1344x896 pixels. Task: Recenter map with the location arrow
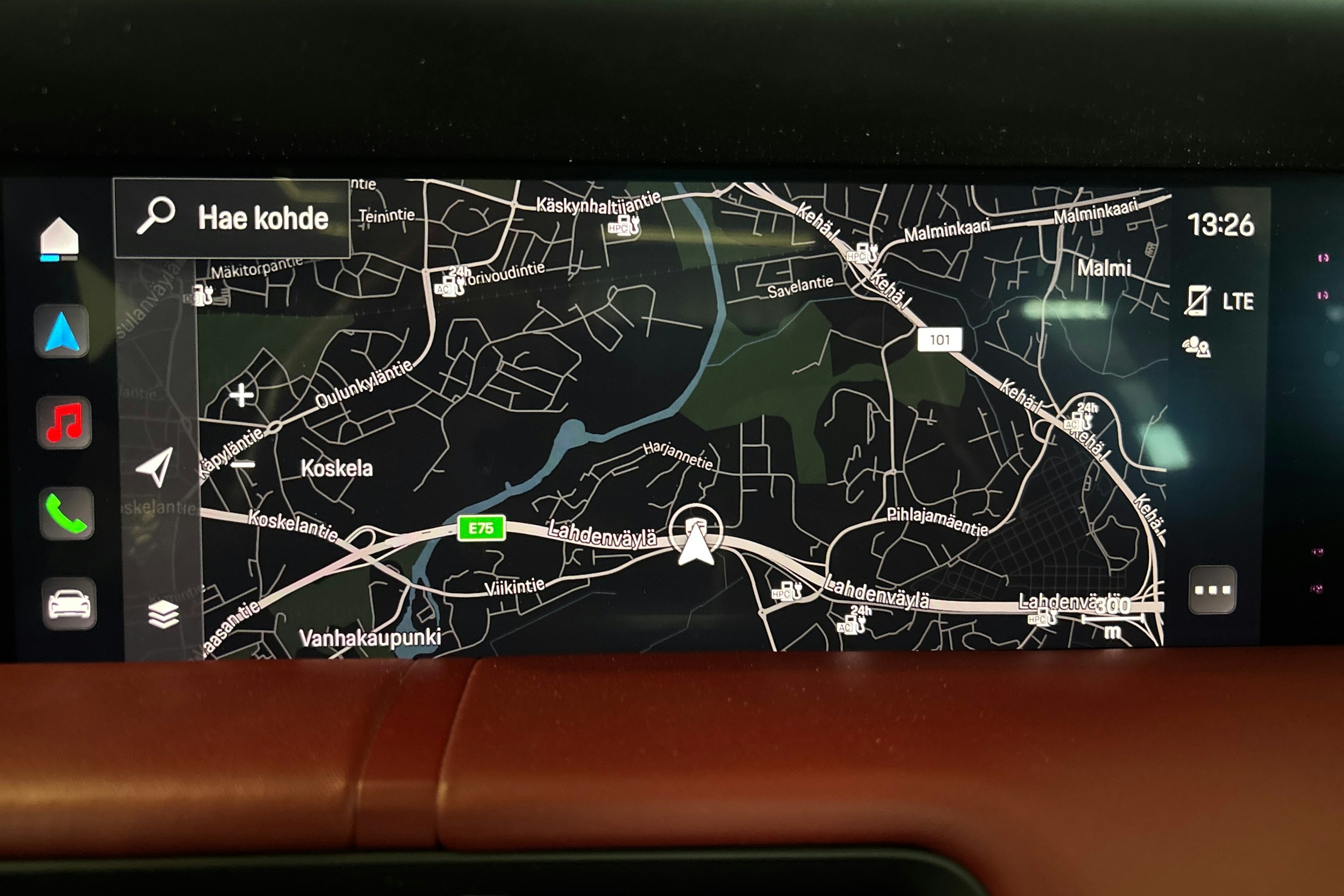click(x=155, y=467)
